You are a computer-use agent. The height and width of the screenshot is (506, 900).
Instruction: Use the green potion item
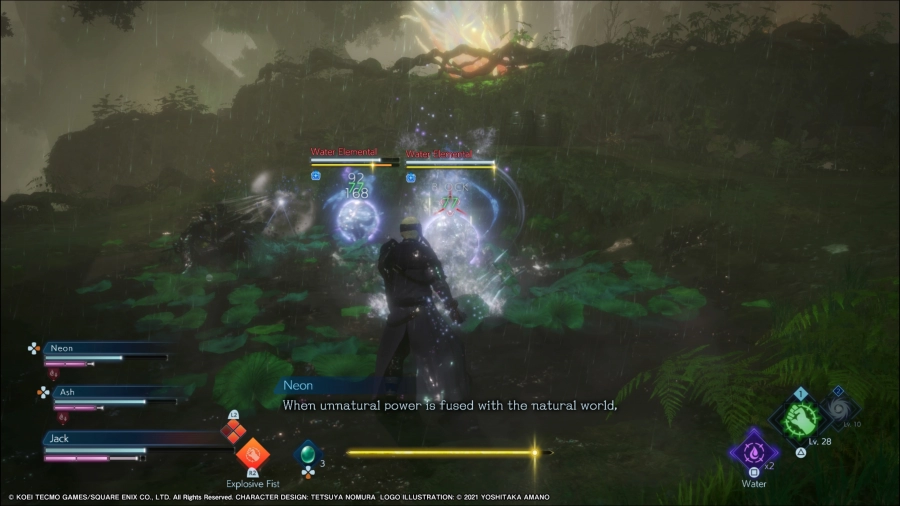coord(308,453)
